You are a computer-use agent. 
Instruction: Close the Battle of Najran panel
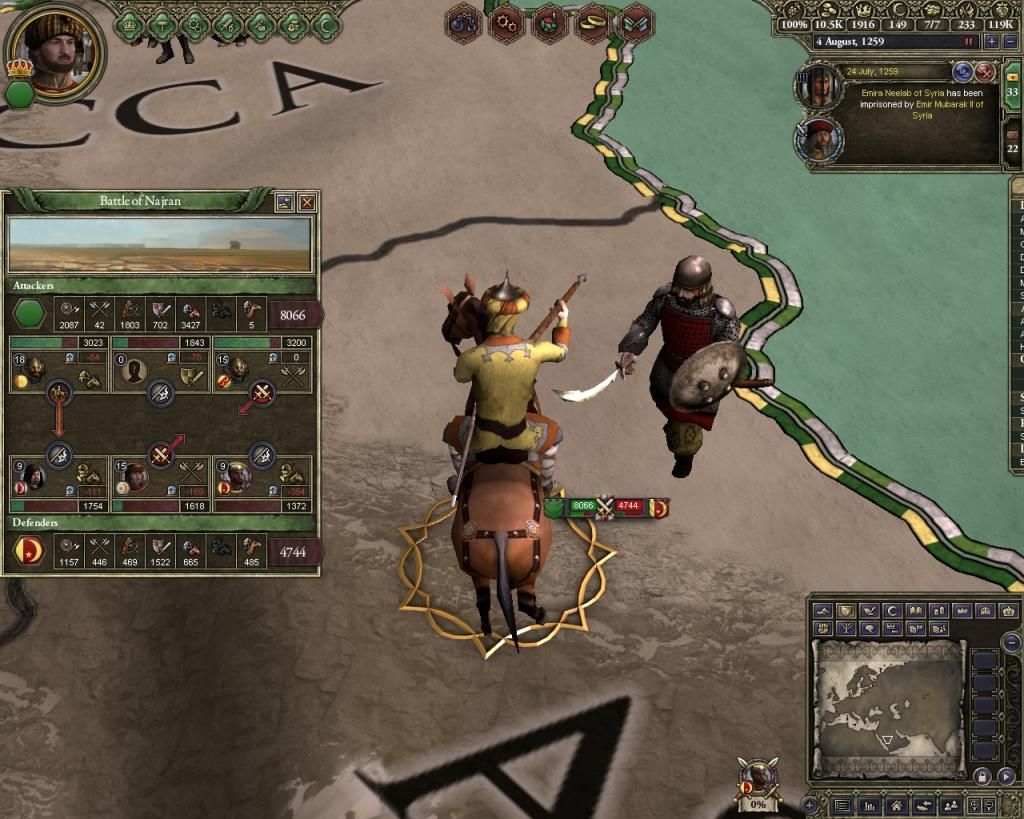tap(307, 202)
